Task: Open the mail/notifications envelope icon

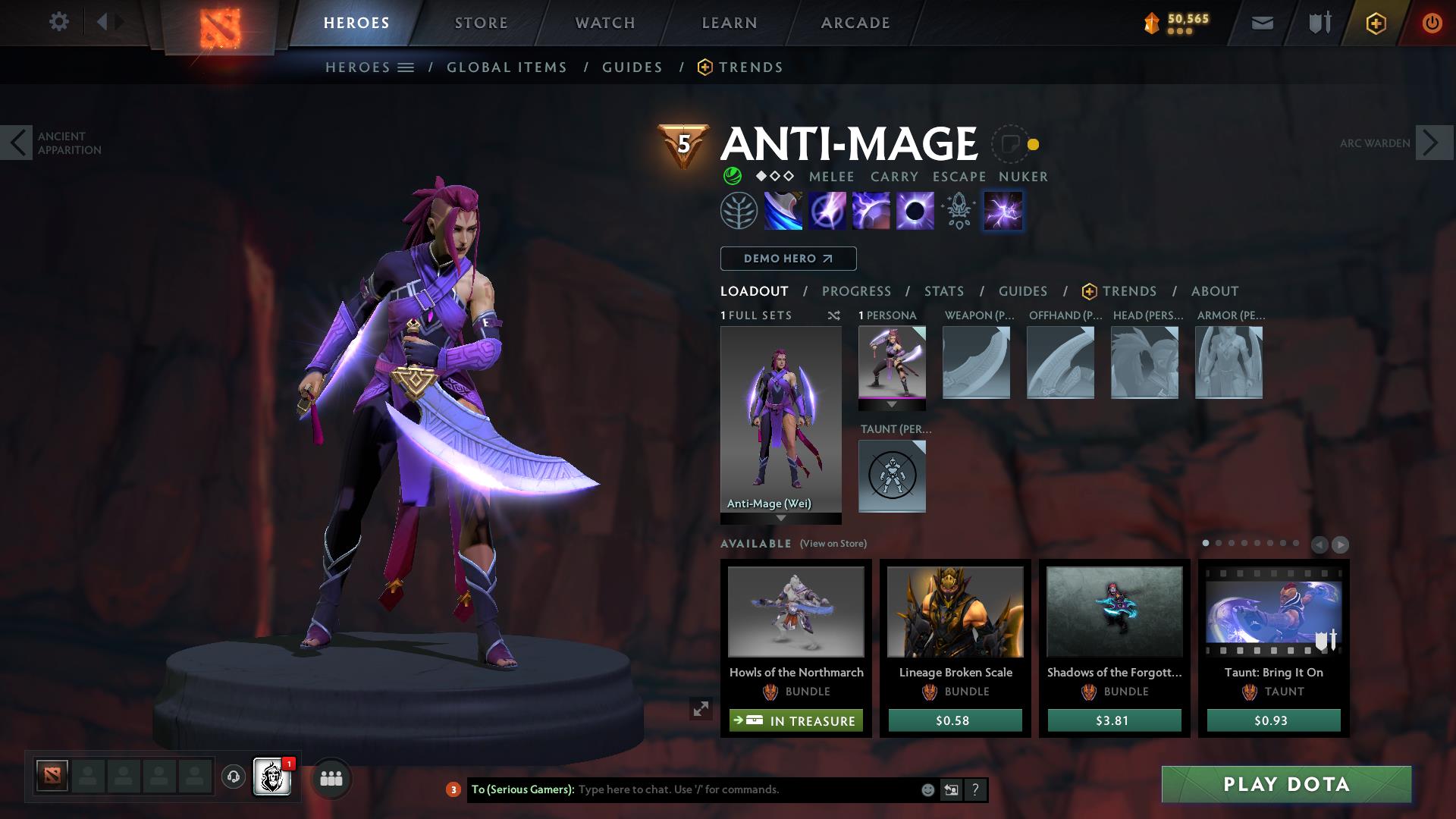Action: 1261,22
